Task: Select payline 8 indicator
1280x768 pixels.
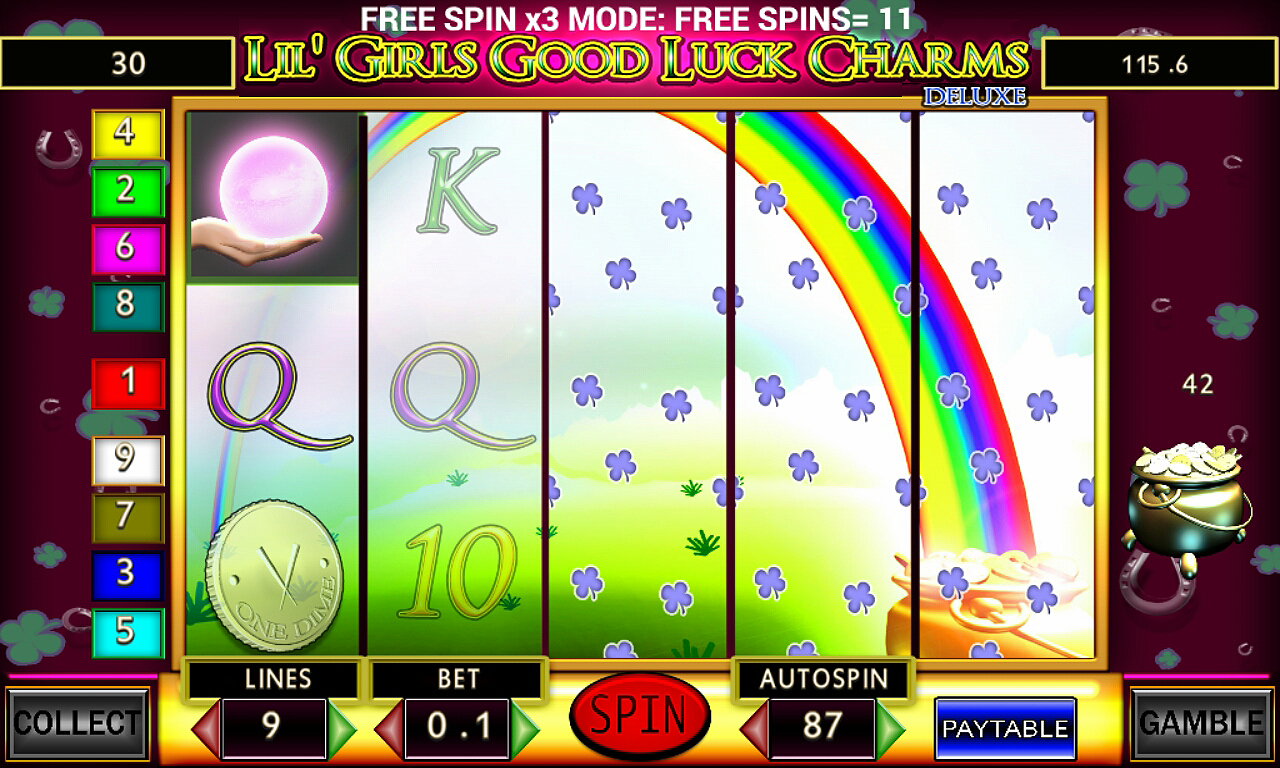Action: coord(126,305)
